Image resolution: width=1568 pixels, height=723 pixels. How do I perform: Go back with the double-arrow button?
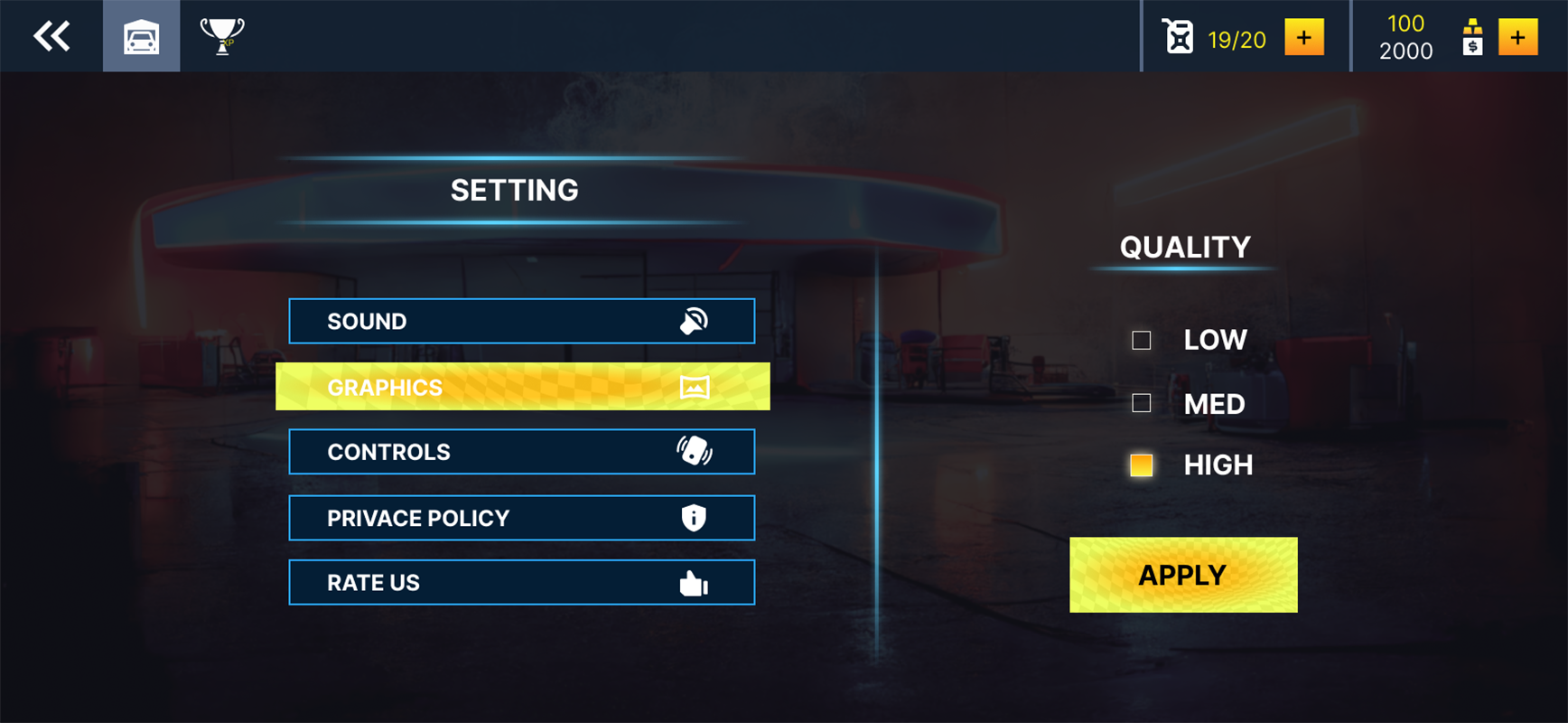(x=51, y=36)
